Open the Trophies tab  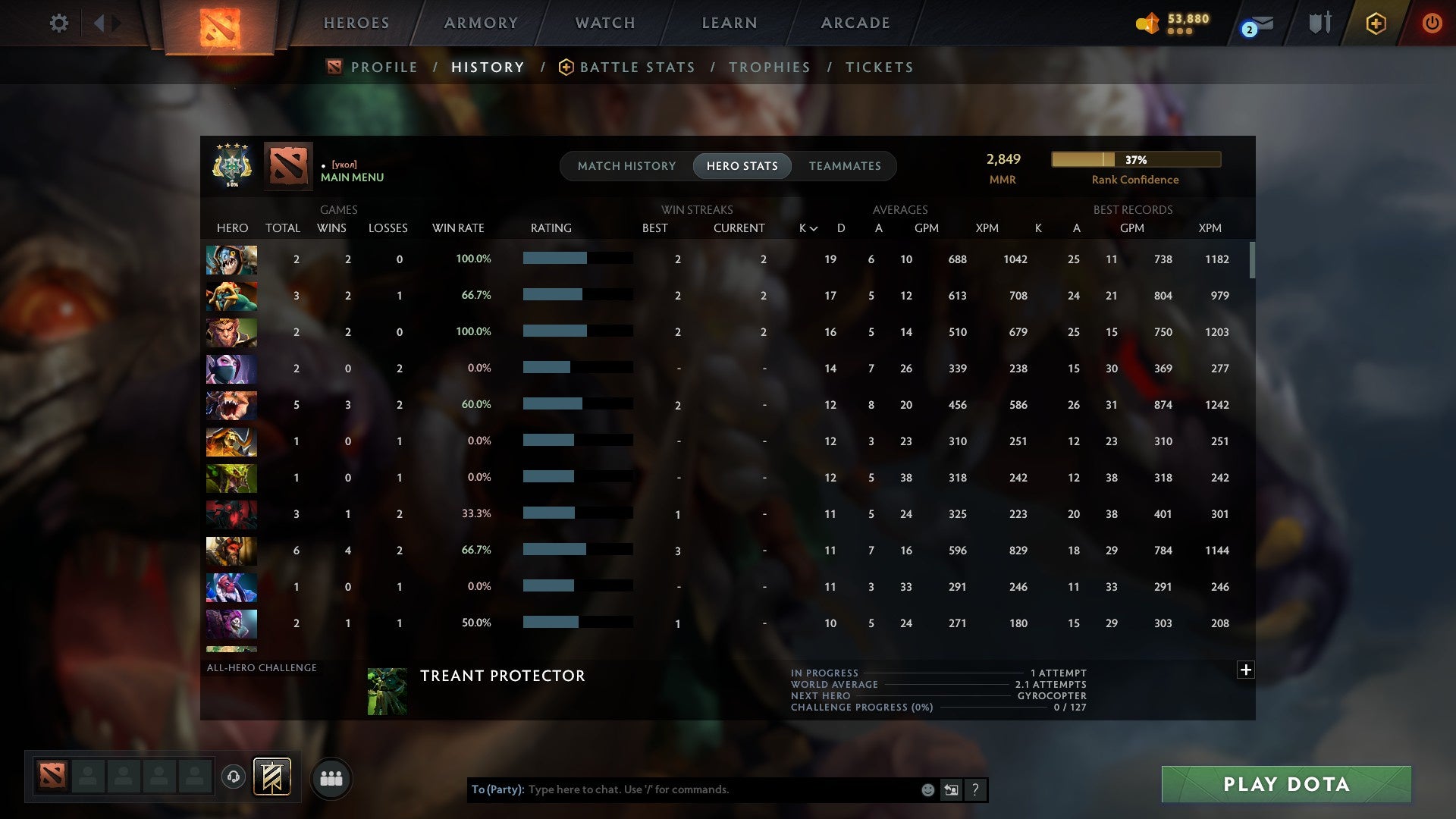pyautogui.click(x=770, y=67)
